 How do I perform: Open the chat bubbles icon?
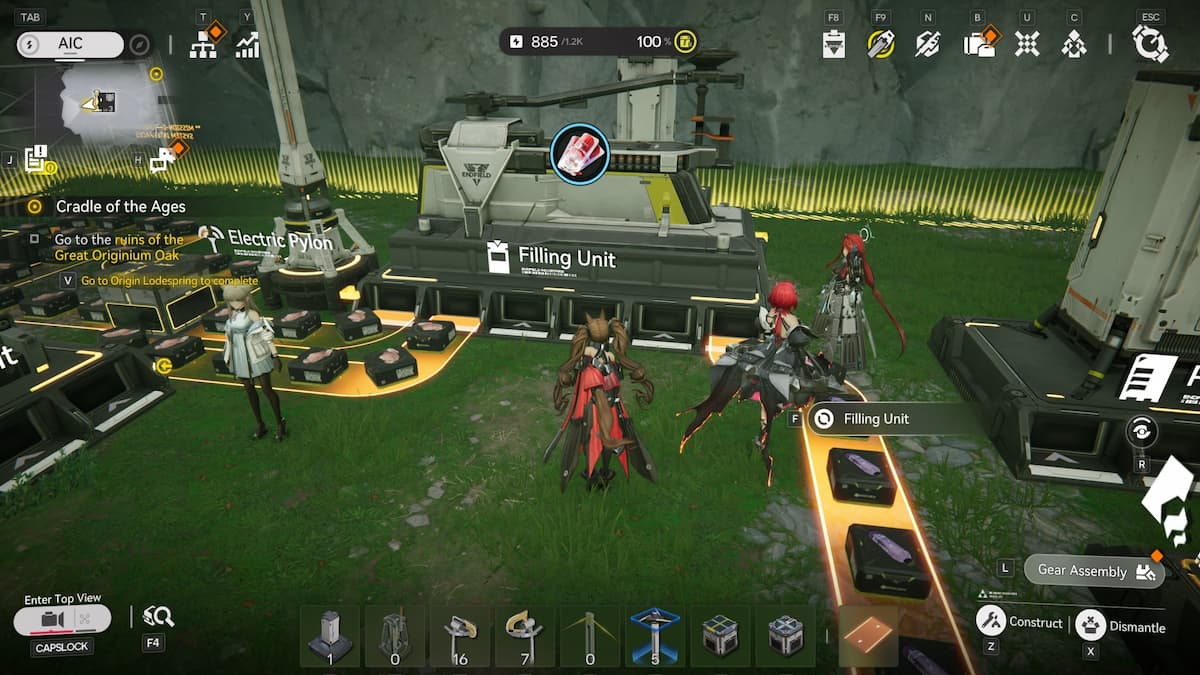point(163,158)
